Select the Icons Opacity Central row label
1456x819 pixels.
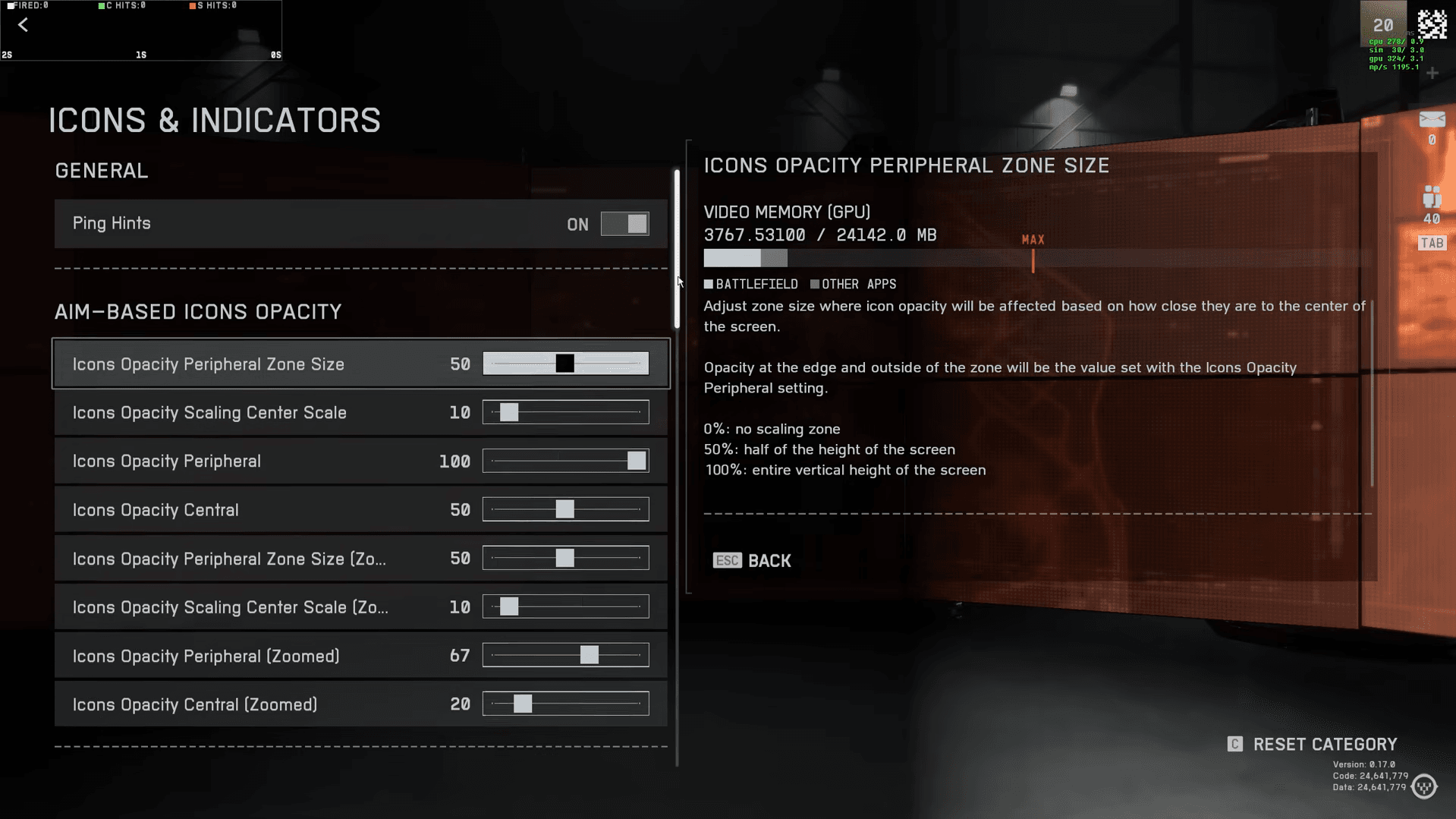(x=156, y=510)
